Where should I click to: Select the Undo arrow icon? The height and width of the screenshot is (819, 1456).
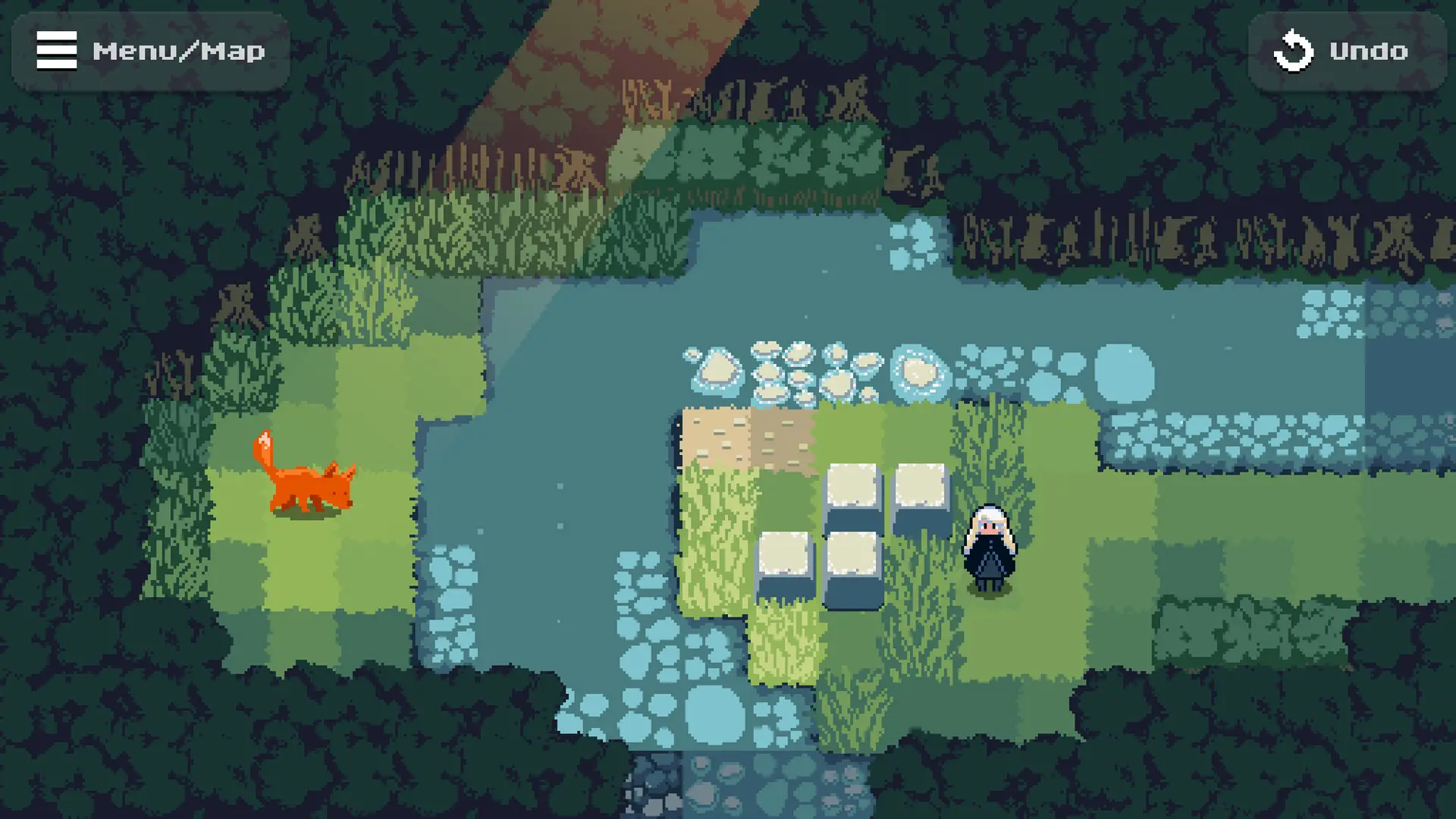click(1294, 51)
